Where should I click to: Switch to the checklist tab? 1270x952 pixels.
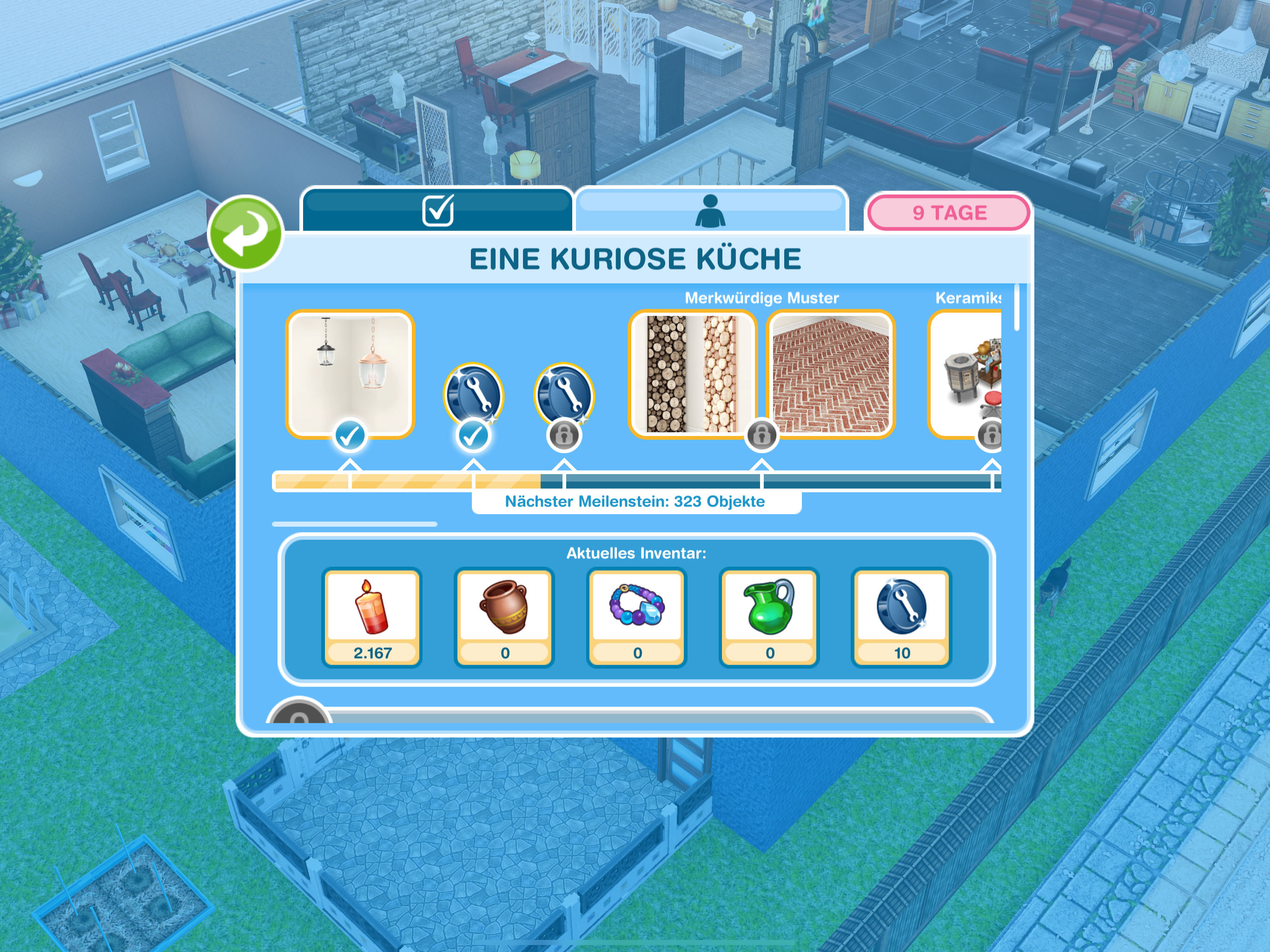click(x=437, y=210)
